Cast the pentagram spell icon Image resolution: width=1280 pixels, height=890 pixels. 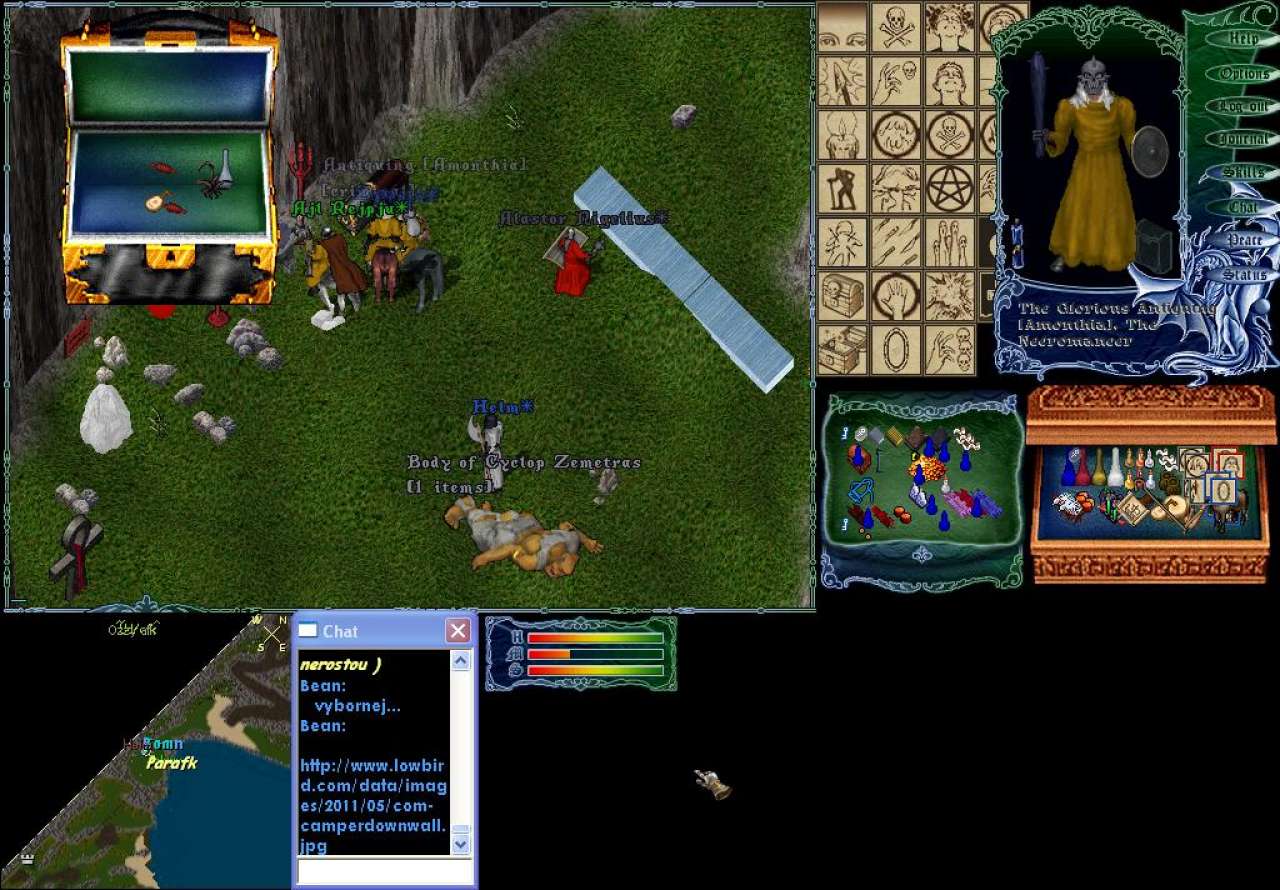(x=950, y=188)
